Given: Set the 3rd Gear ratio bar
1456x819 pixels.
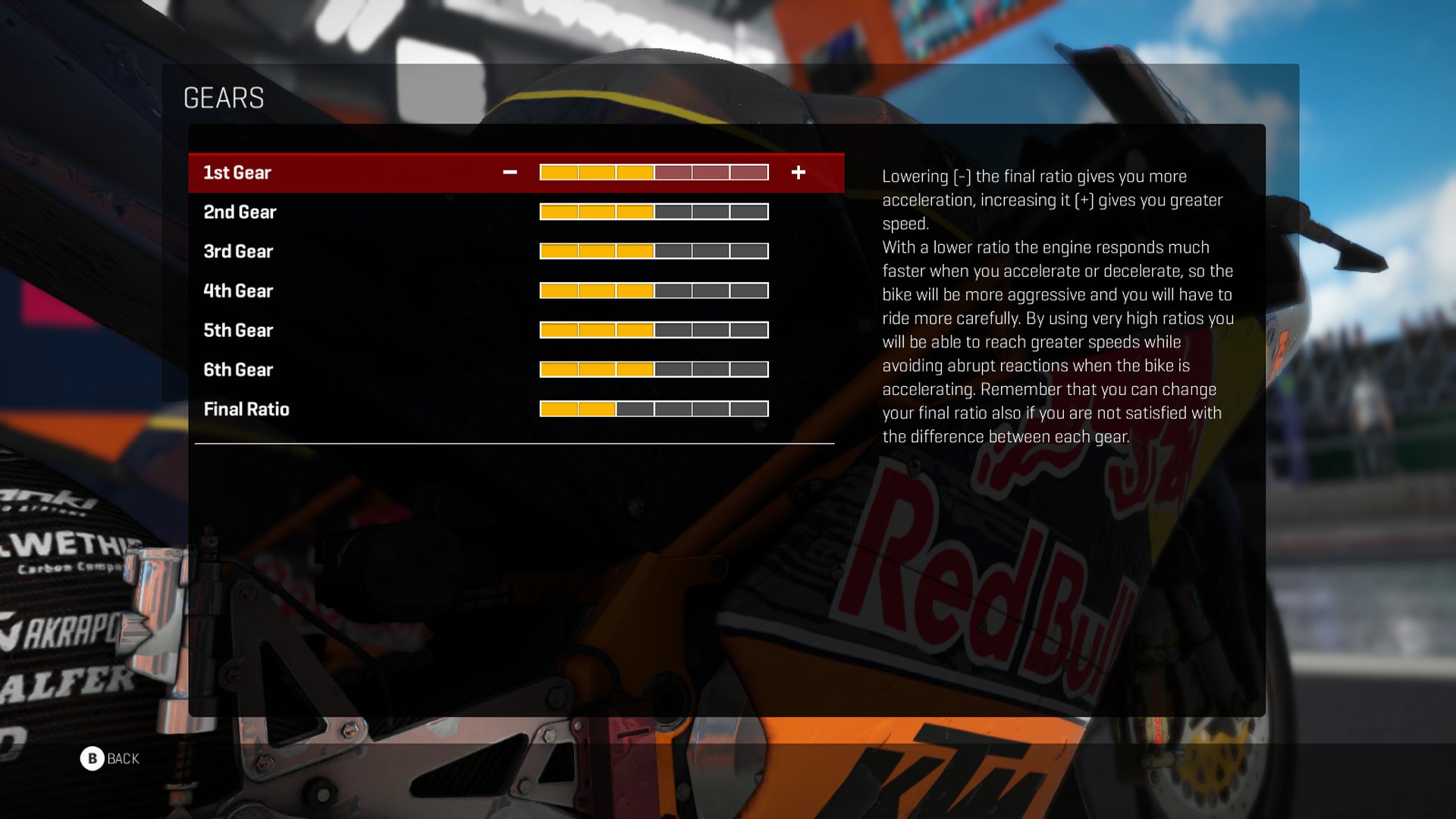Looking at the screenshot, I should pos(654,252).
